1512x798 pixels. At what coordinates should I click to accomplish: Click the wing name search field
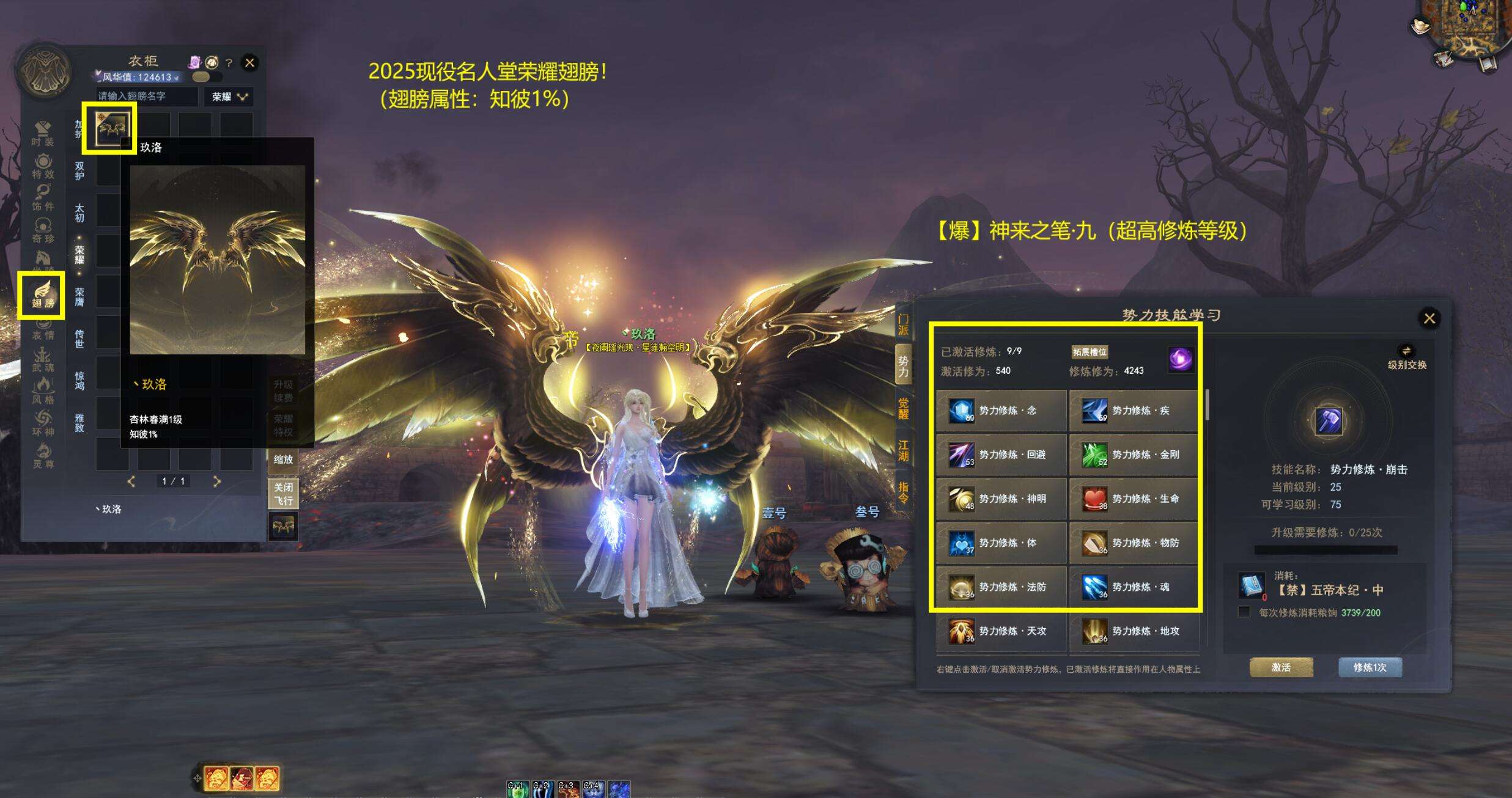pos(147,97)
